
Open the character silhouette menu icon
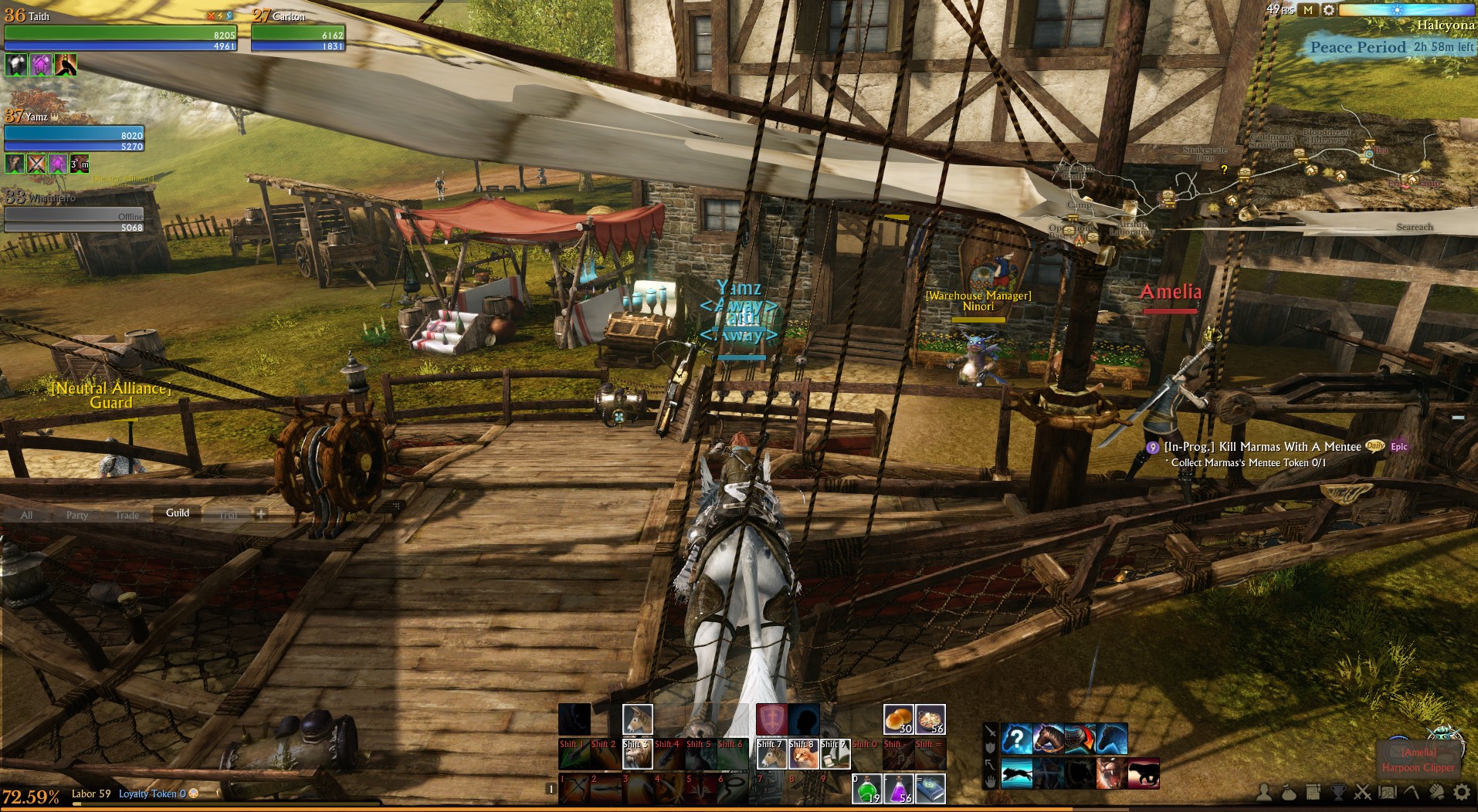(1264, 792)
